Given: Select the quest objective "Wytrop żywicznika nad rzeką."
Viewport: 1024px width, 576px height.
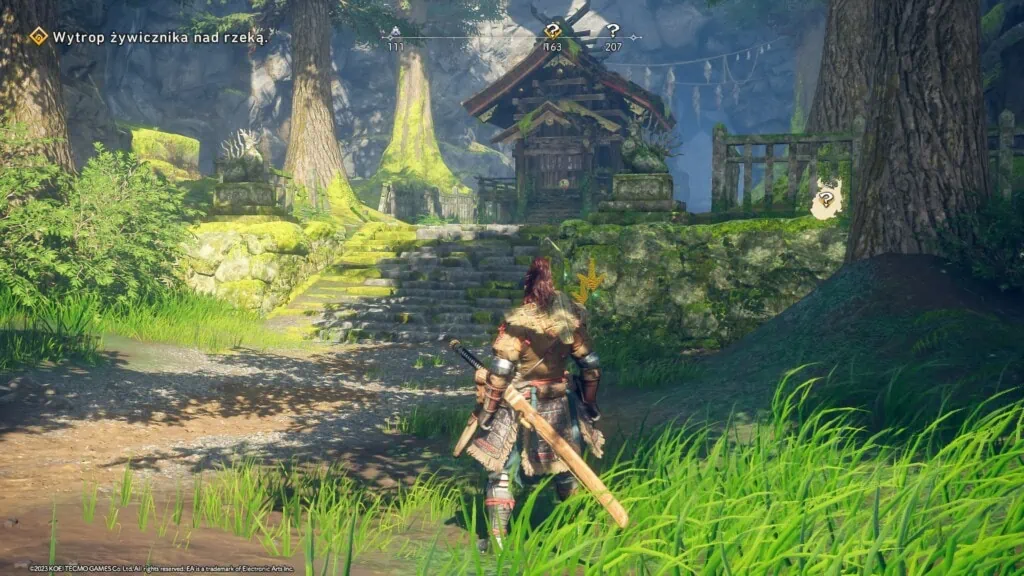Looking at the screenshot, I should tap(161, 38).
